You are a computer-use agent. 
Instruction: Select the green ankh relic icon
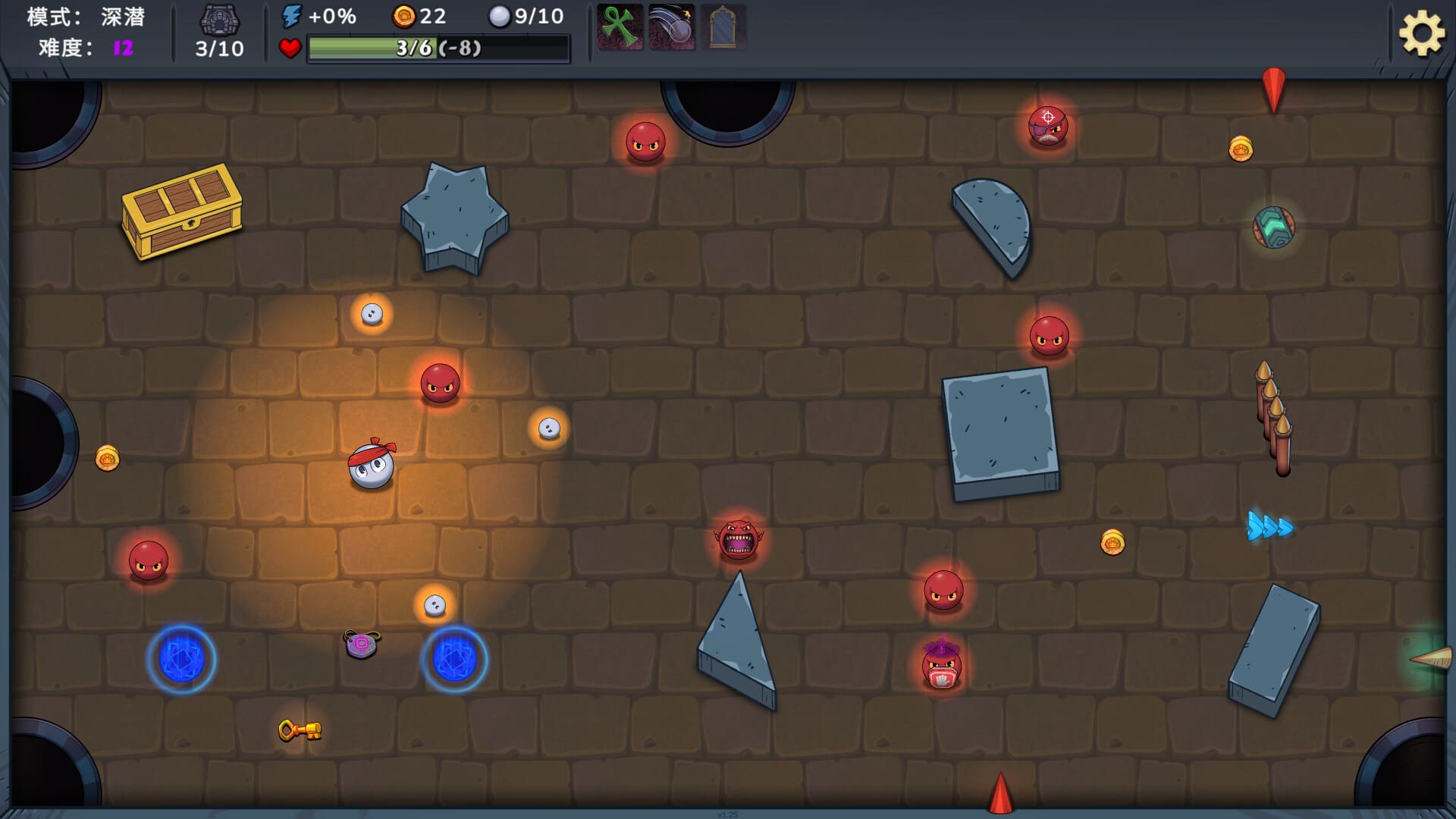click(620, 27)
